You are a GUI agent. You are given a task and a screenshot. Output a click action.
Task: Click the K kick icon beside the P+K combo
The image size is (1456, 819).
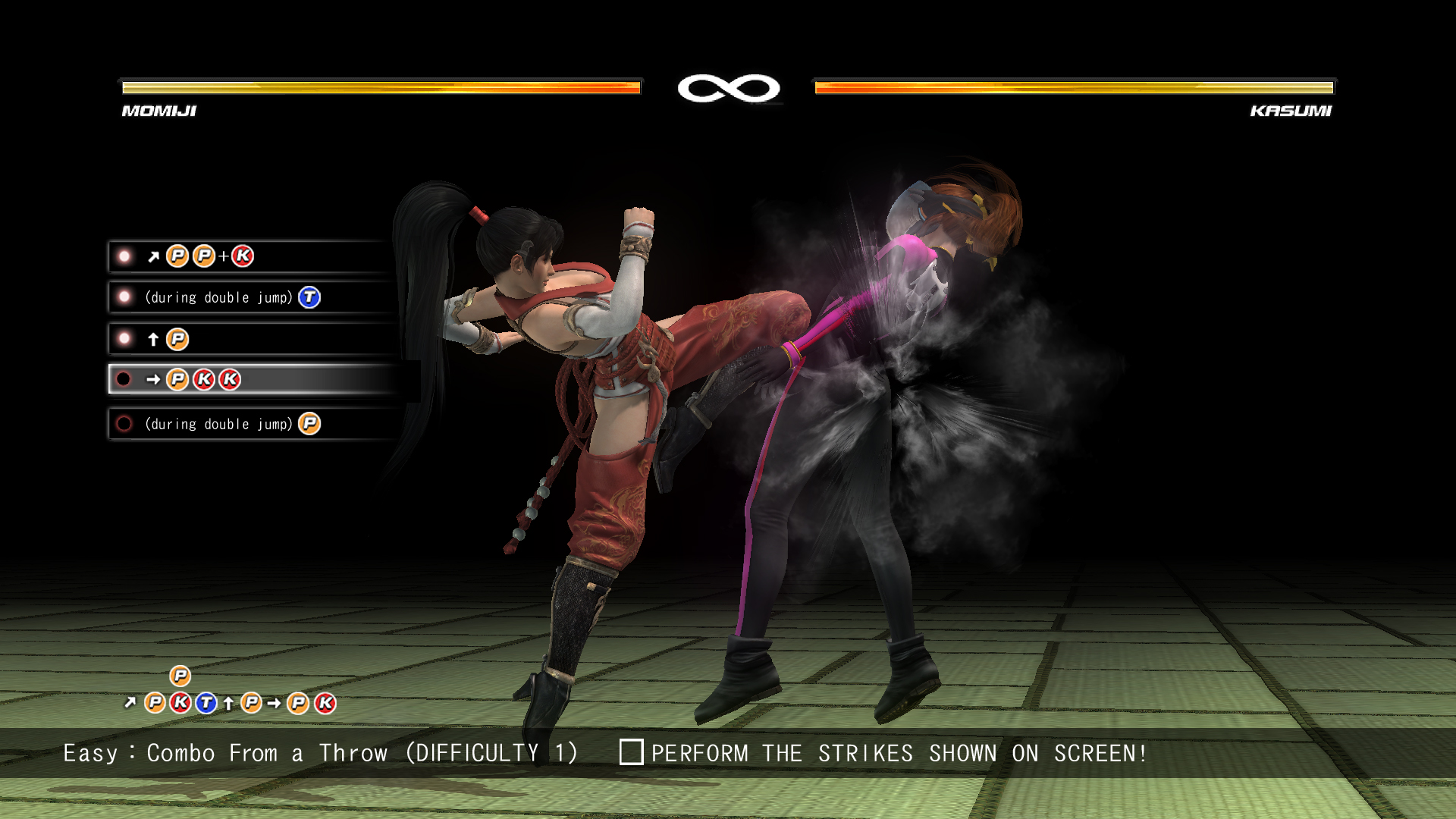243,256
